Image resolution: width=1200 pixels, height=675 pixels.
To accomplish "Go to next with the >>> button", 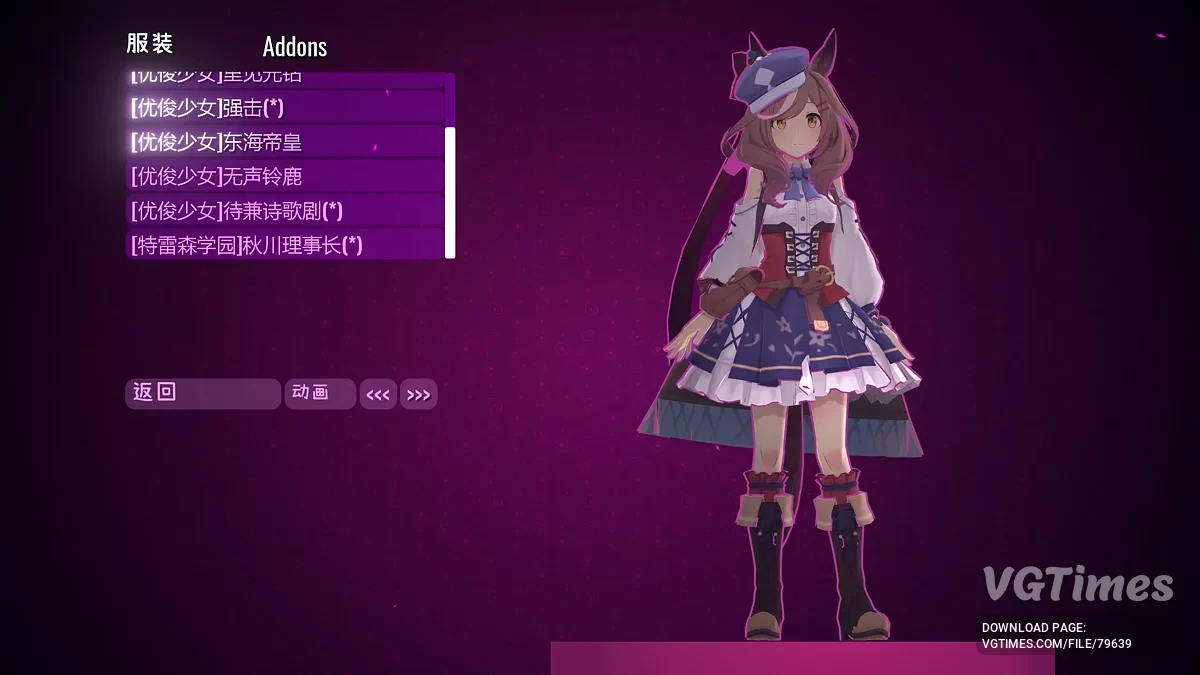I will pyautogui.click(x=419, y=395).
